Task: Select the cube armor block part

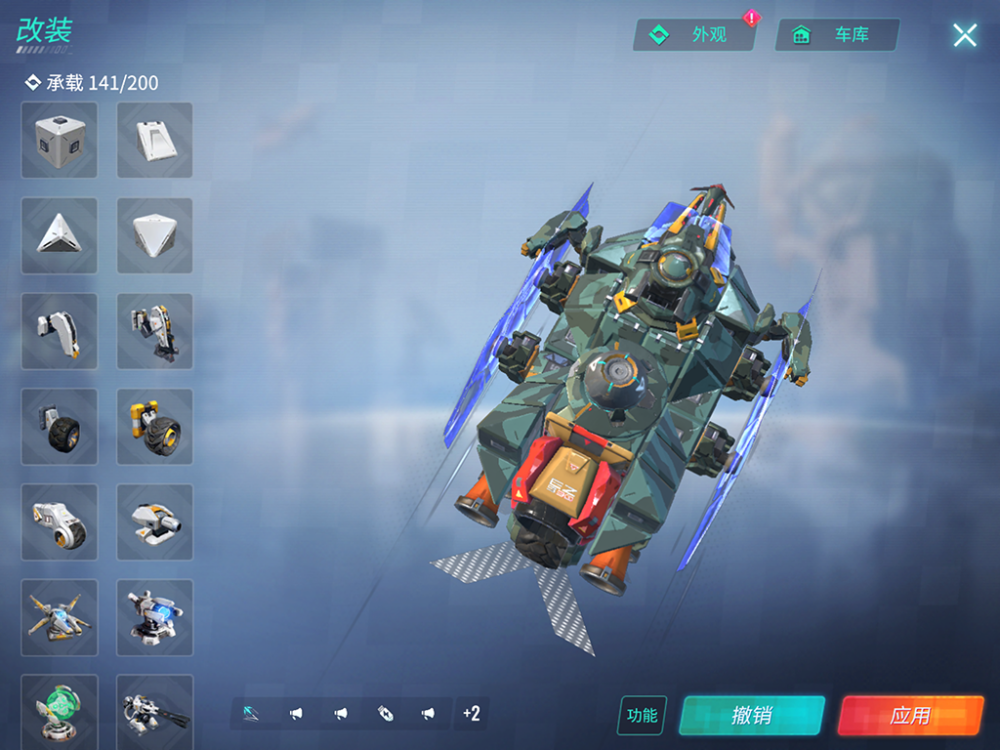Action: [x=59, y=140]
